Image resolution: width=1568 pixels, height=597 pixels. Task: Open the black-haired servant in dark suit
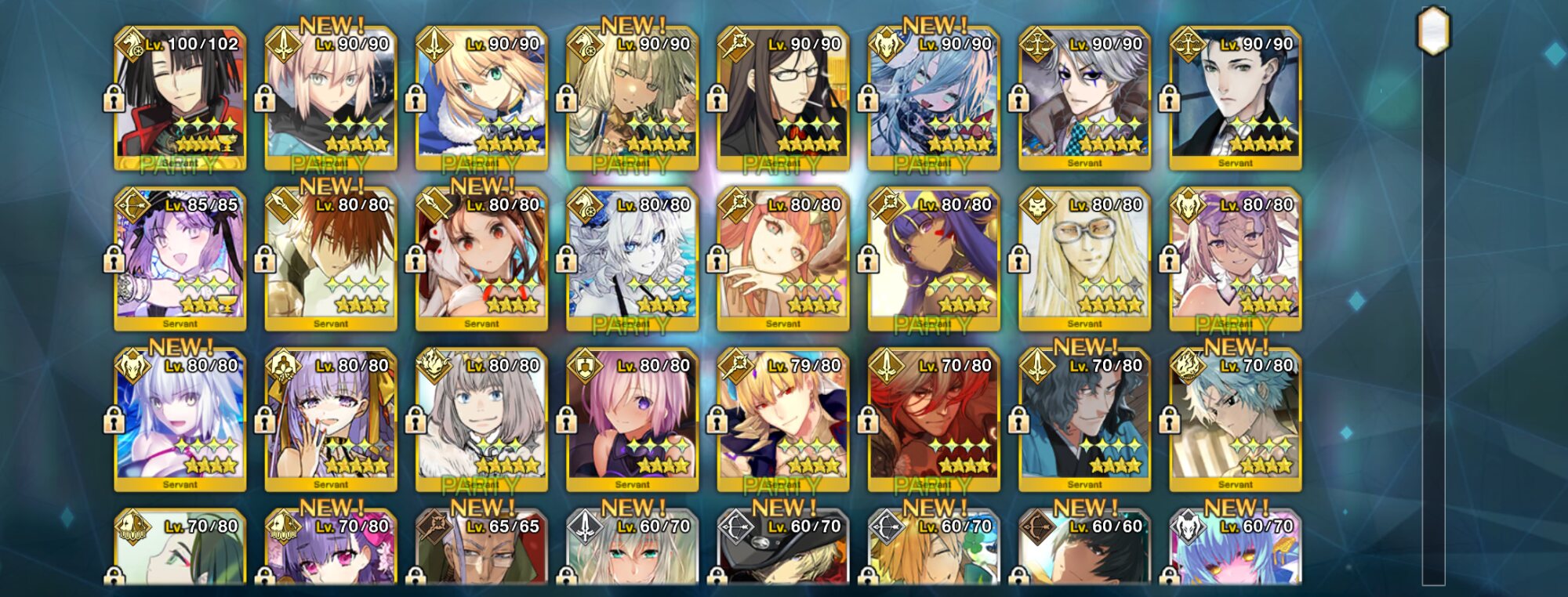[x=1235, y=98]
